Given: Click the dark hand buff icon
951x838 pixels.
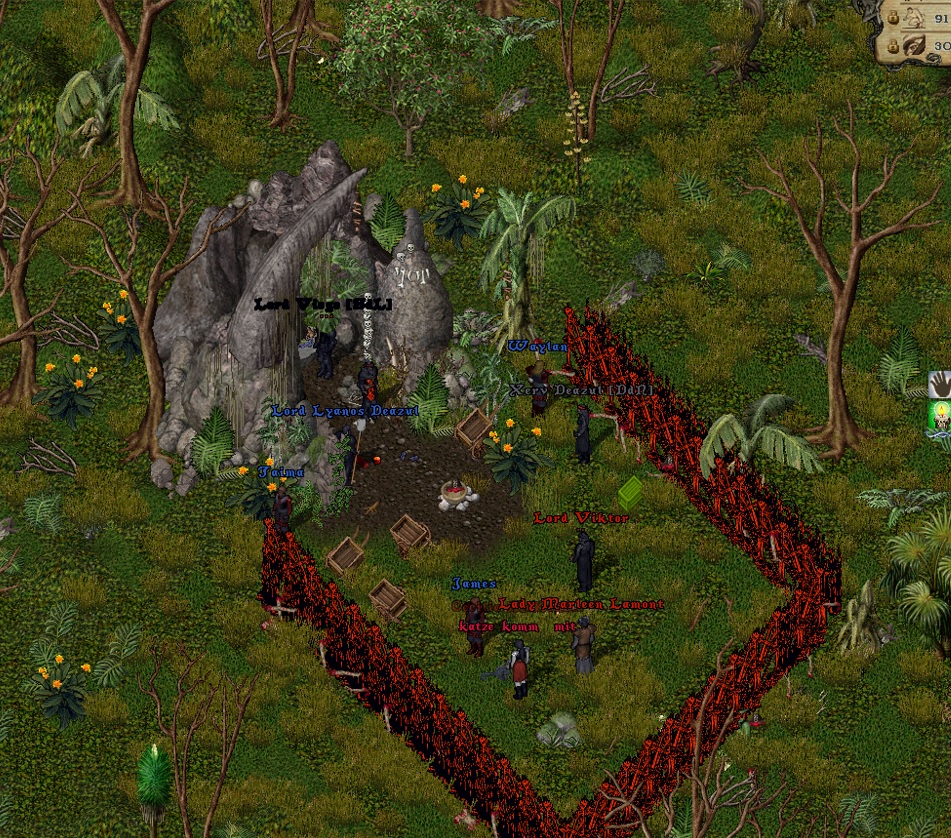Looking at the screenshot, I should click(x=940, y=384).
